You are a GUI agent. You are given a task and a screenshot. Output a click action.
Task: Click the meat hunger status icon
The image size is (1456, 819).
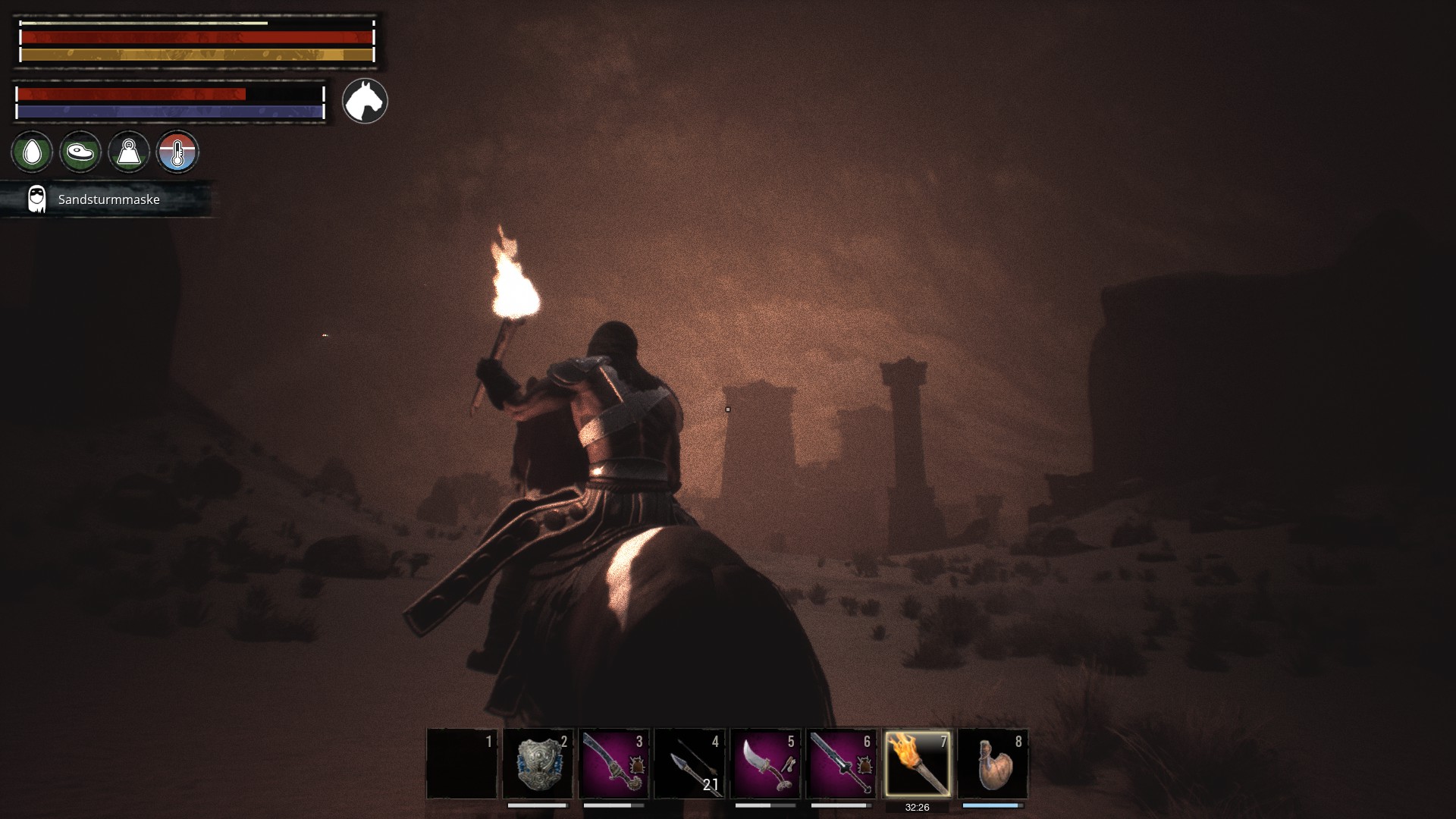tap(80, 152)
